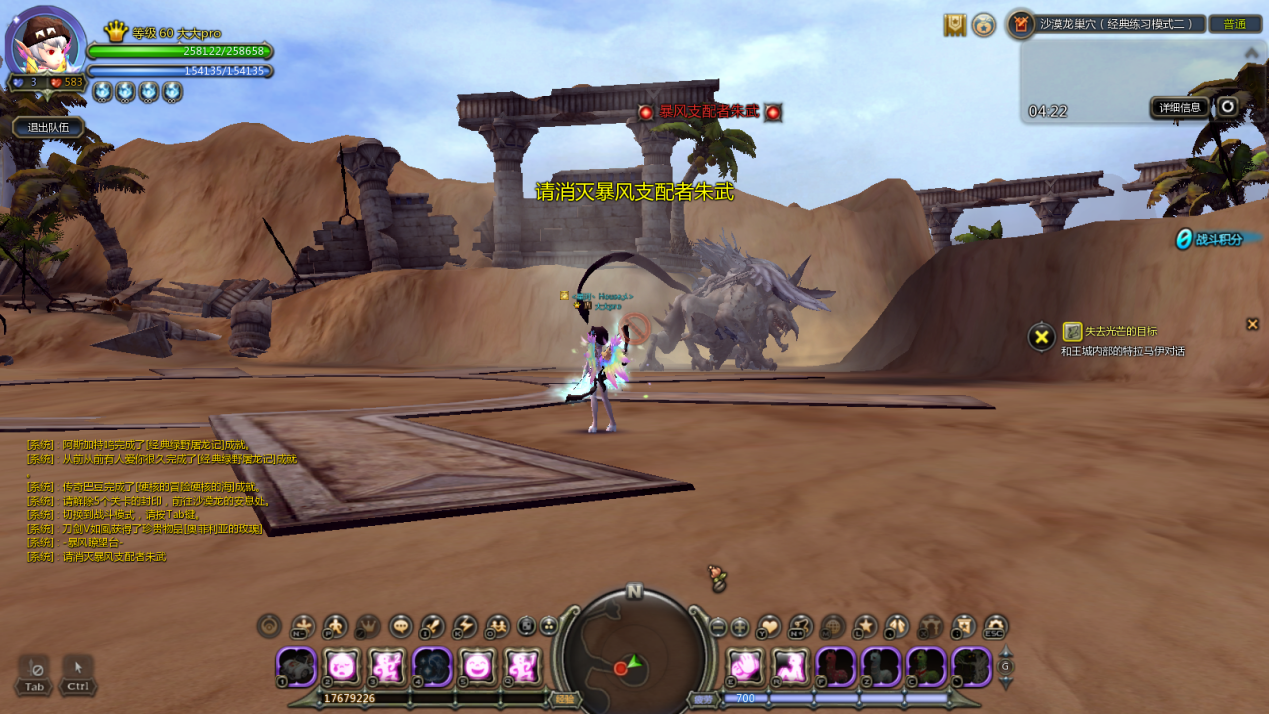
Task: Collapse the dungeon info panel with the up arrow
Action: (1251, 53)
